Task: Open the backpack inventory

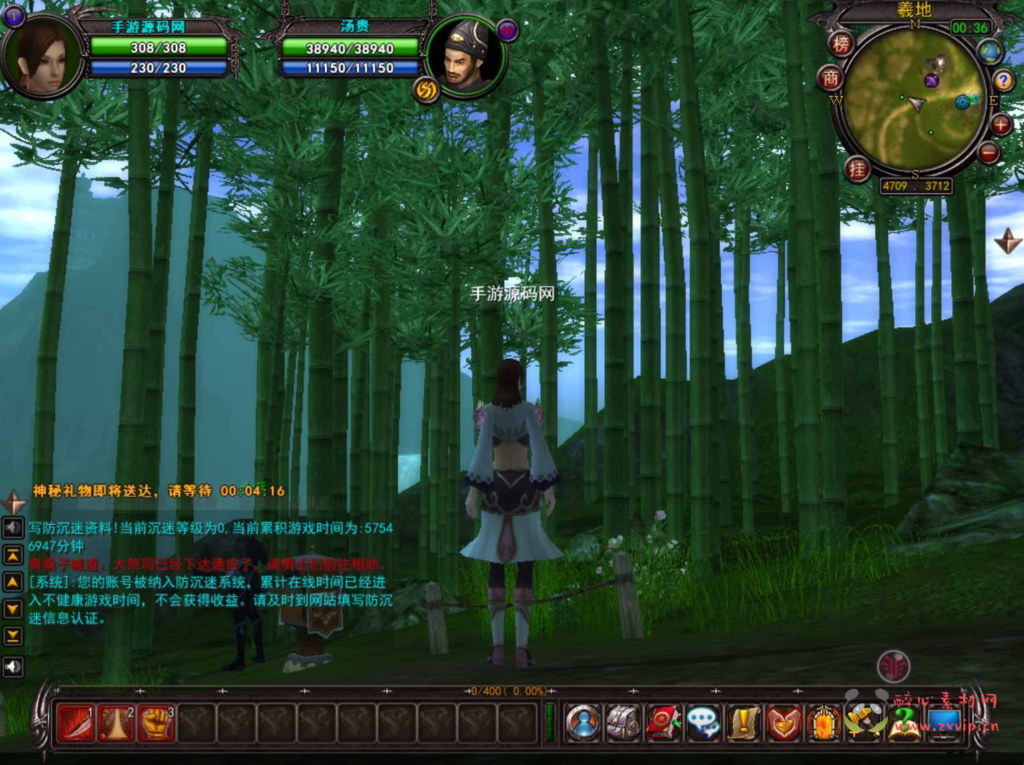Action: coord(623,722)
